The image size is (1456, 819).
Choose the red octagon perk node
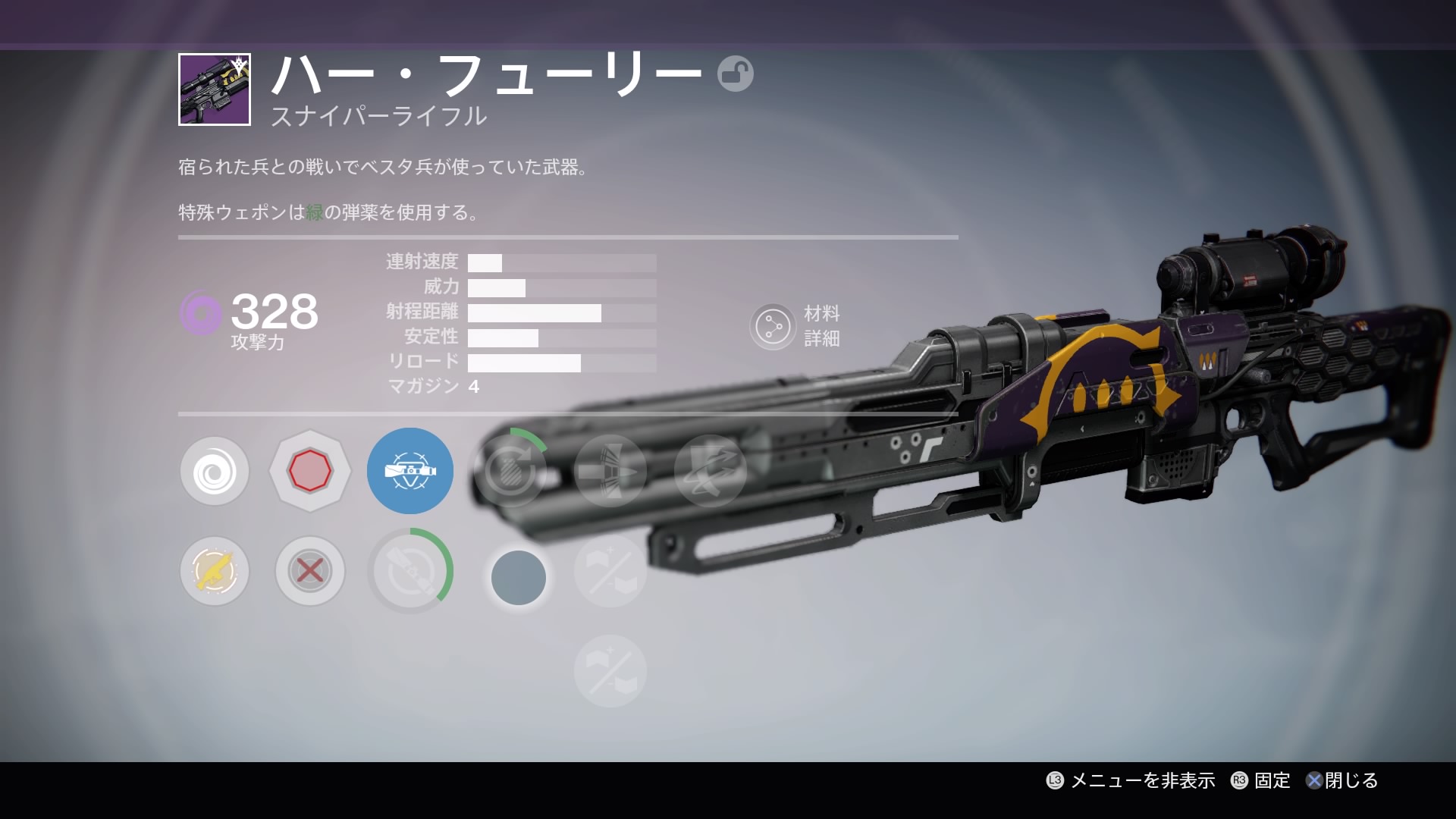pyautogui.click(x=309, y=472)
